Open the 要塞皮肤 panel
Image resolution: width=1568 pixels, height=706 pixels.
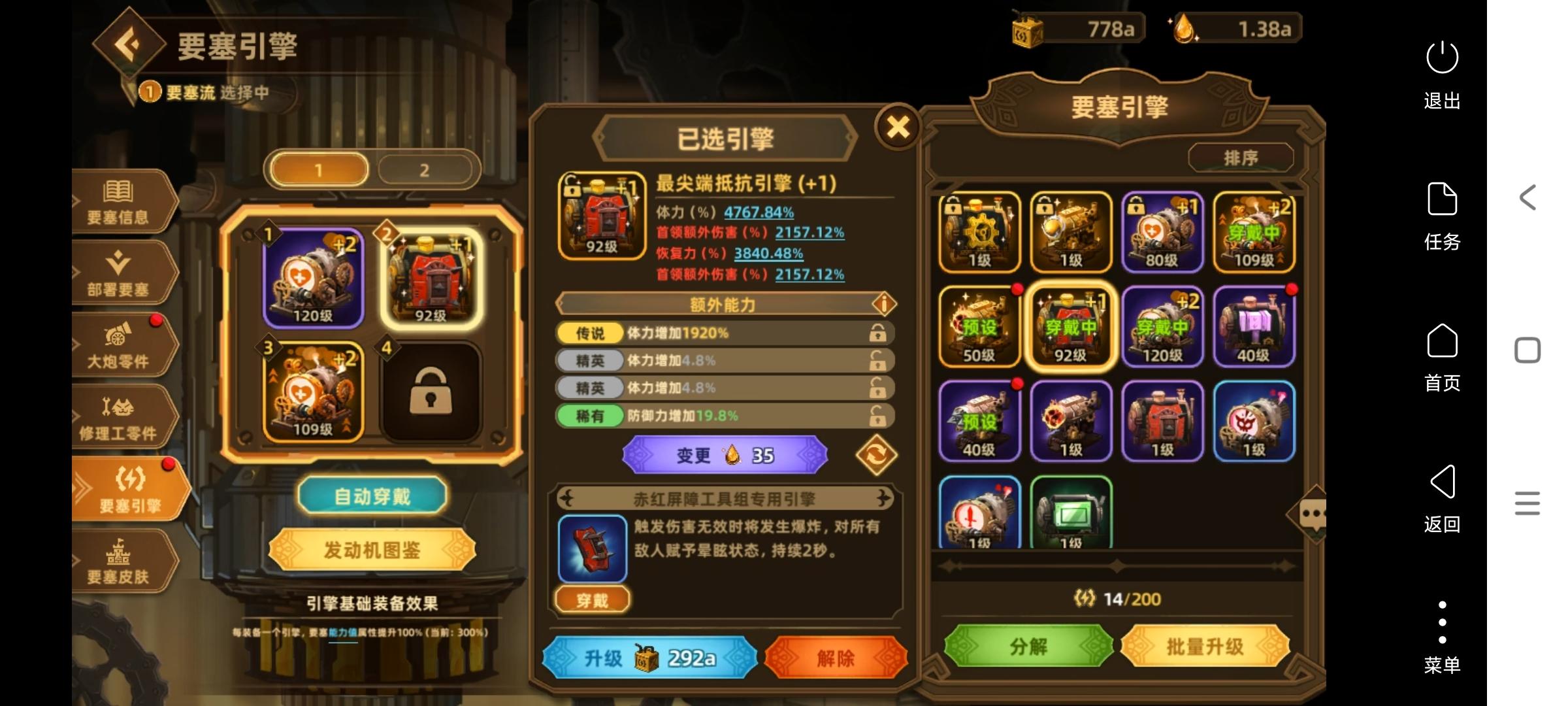click(x=121, y=562)
